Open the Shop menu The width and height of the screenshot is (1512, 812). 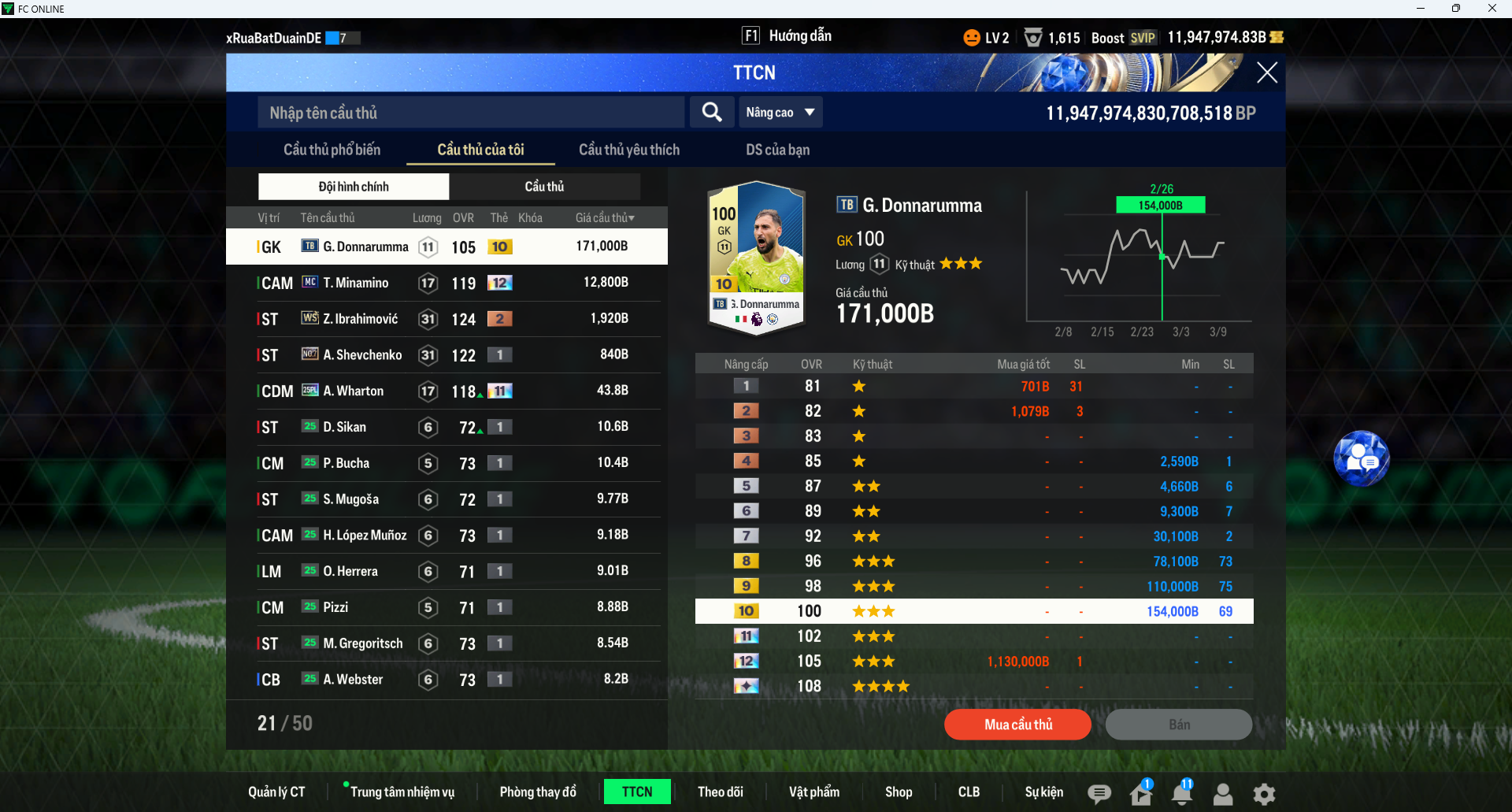click(x=898, y=792)
